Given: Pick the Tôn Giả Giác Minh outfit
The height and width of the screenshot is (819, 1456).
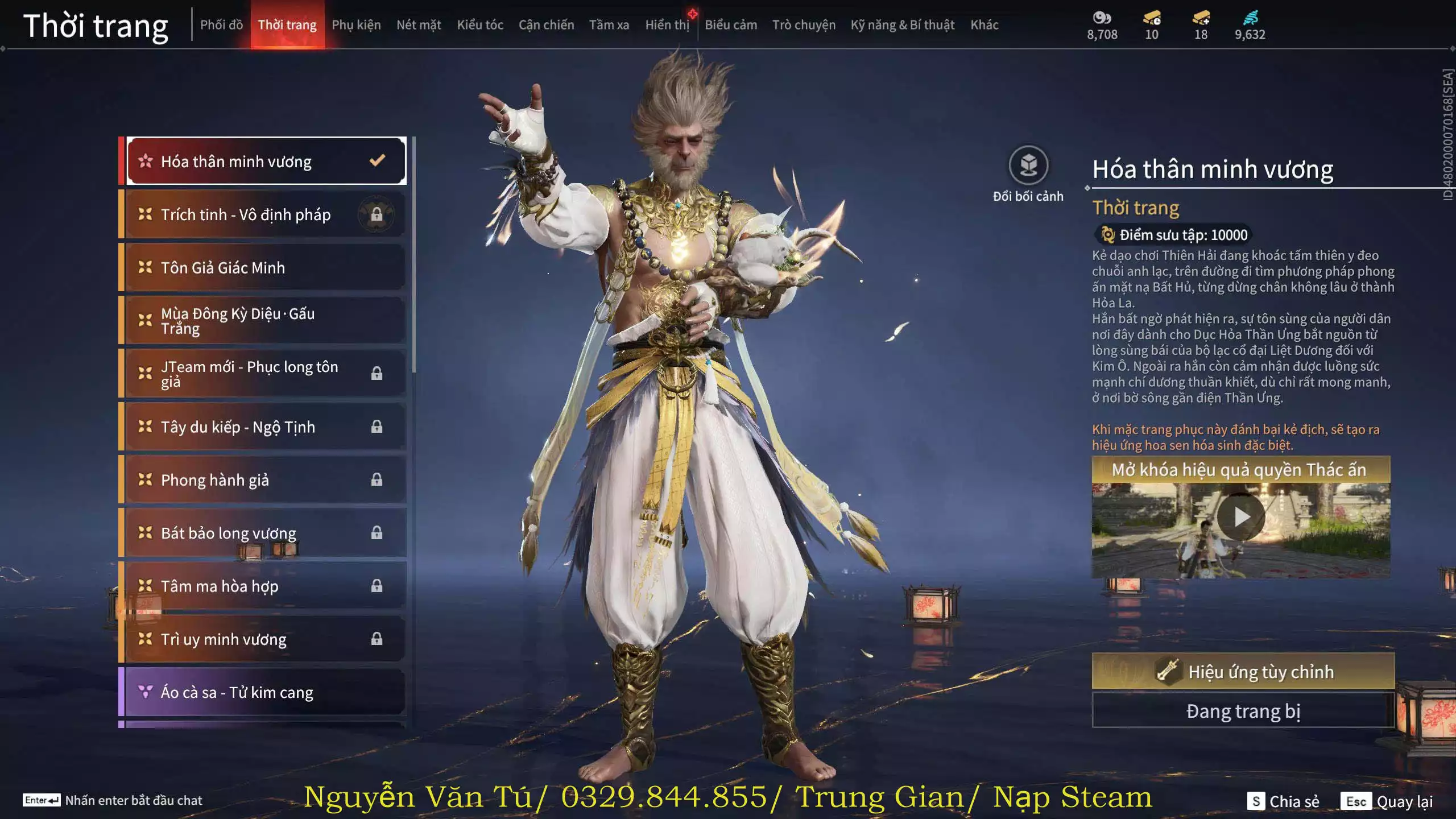Looking at the screenshot, I should point(265,267).
